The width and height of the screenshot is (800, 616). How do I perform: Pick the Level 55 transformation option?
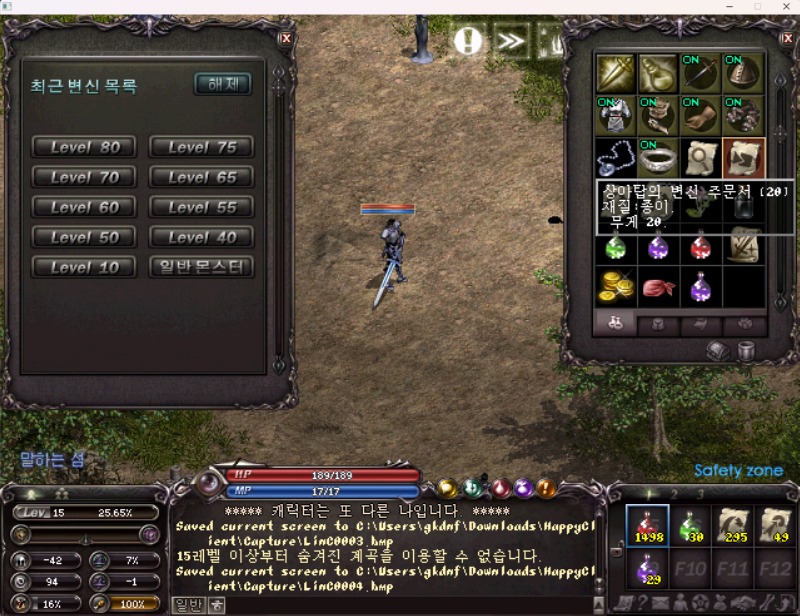click(201, 207)
